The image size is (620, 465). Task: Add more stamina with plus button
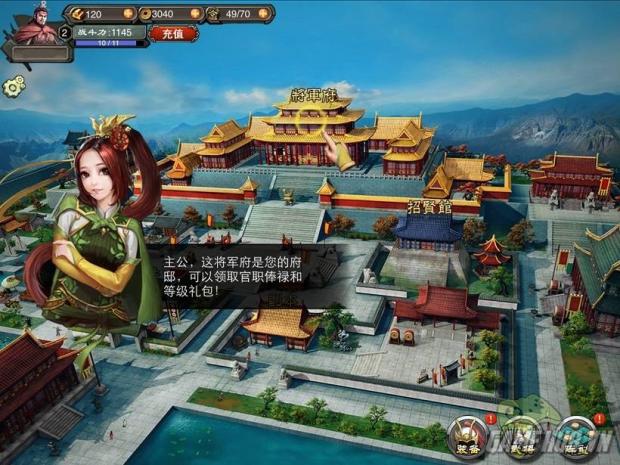point(265,14)
